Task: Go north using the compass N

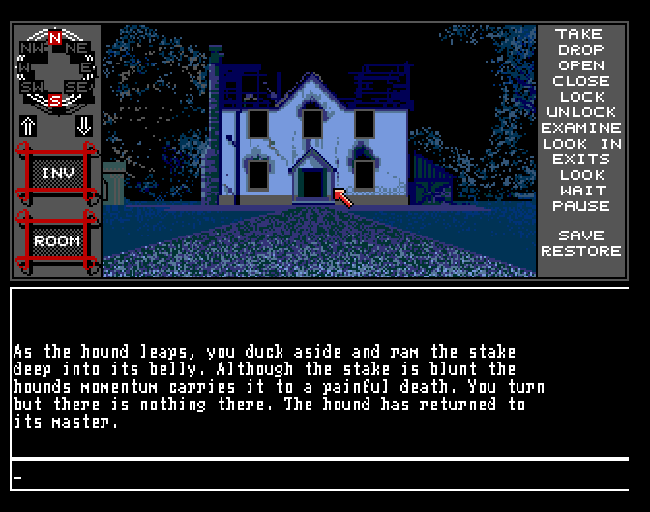Action: [x=55, y=38]
